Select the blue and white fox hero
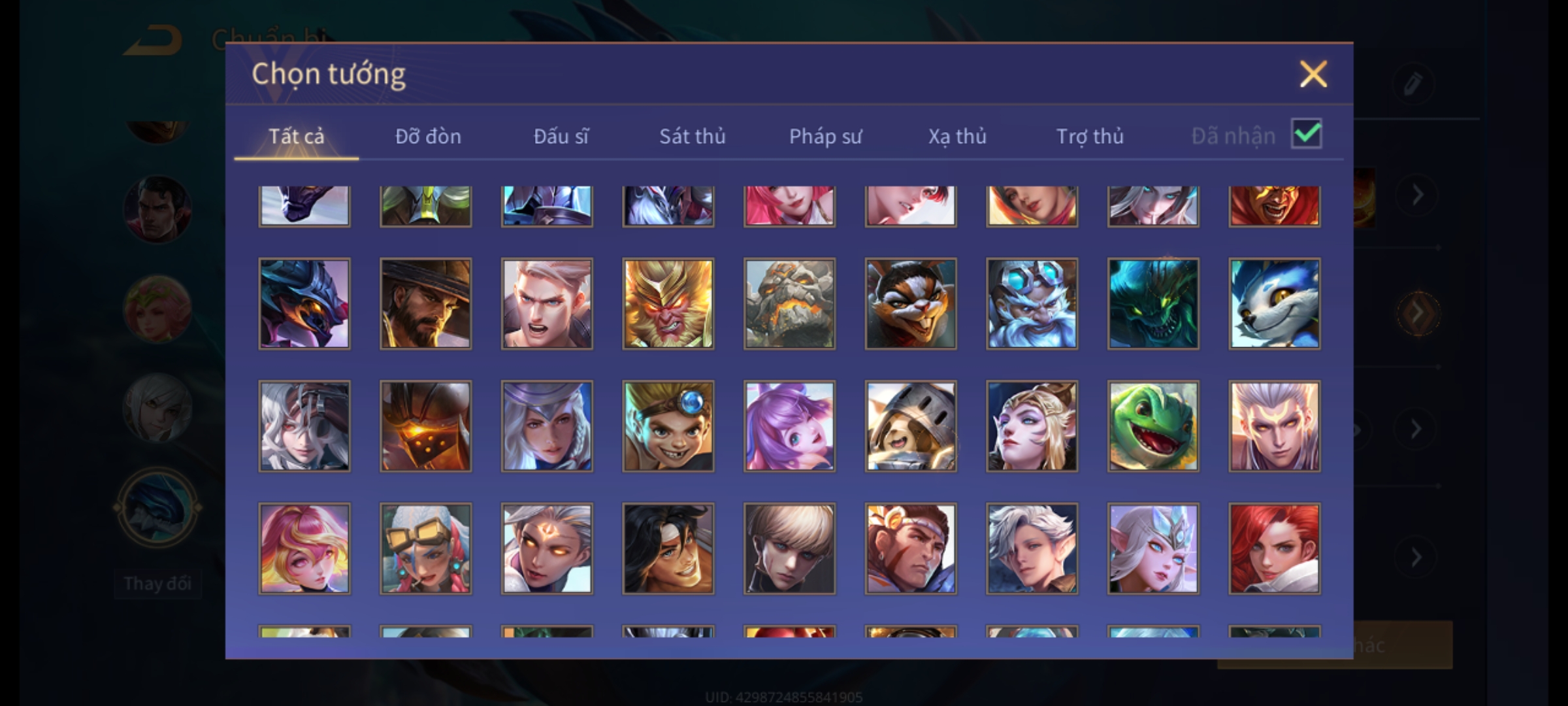 [x=1274, y=303]
